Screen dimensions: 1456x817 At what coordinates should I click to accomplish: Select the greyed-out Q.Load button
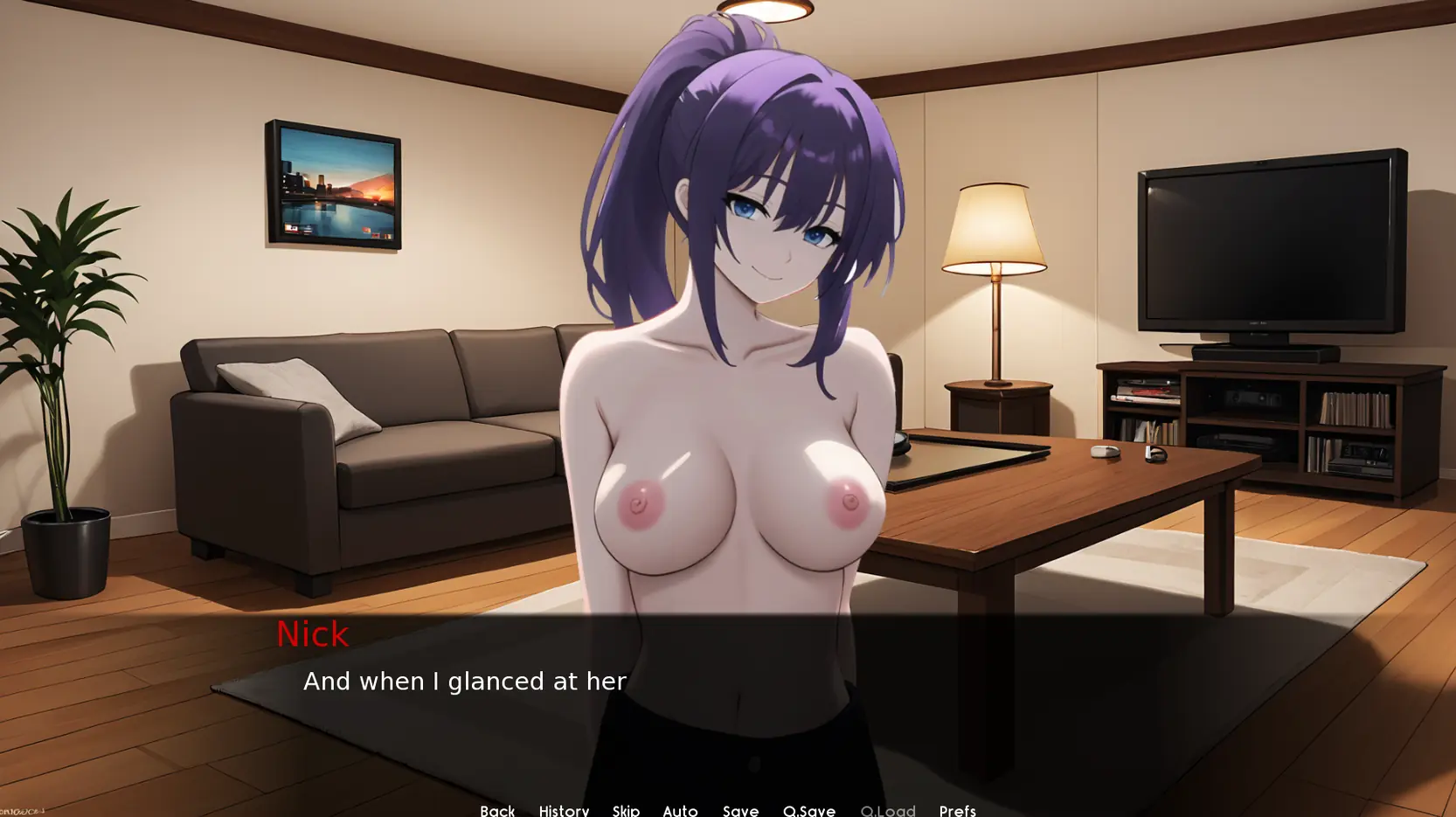[888, 810]
